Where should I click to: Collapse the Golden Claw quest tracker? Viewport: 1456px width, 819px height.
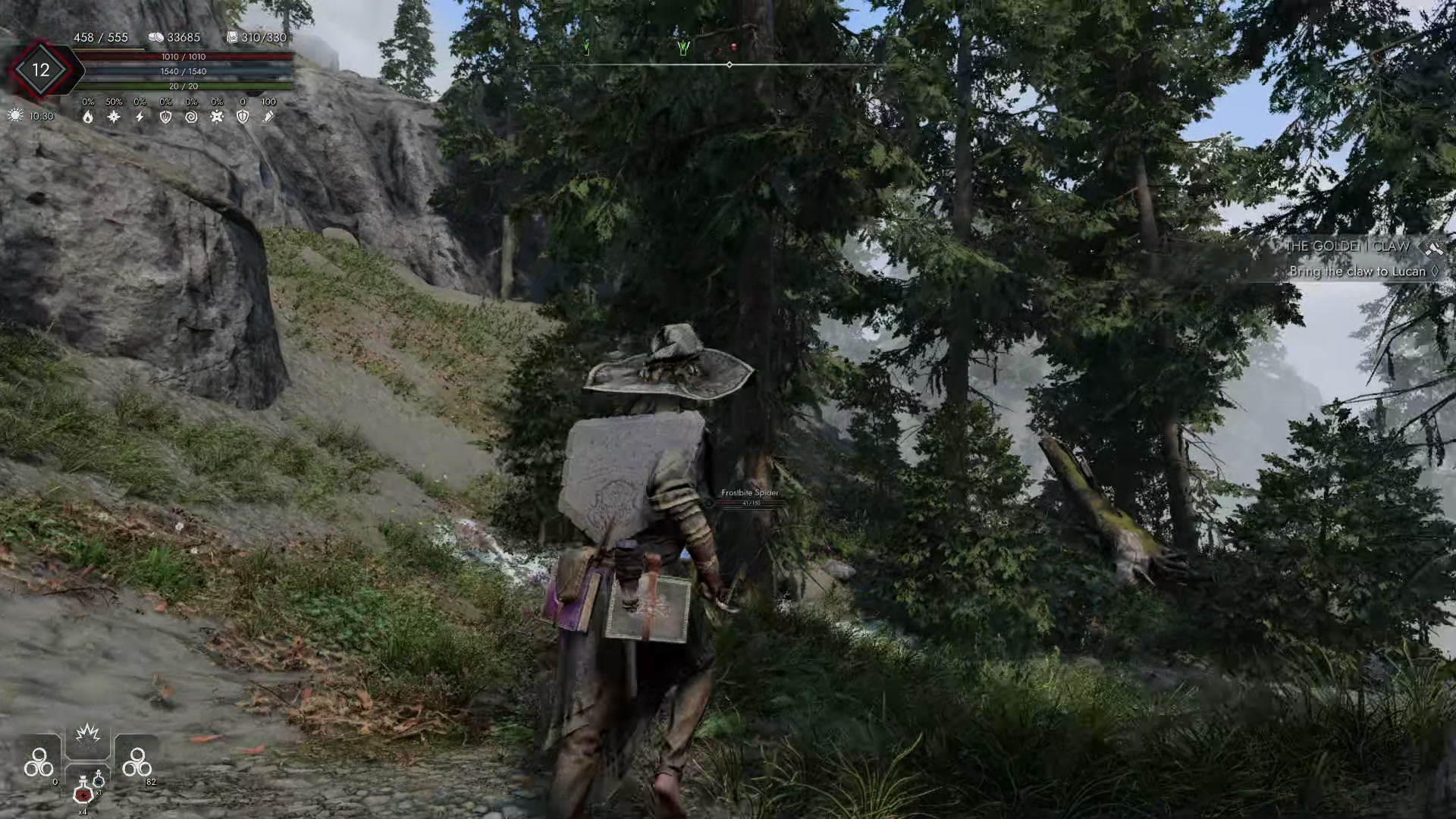tap(1357, 258)
